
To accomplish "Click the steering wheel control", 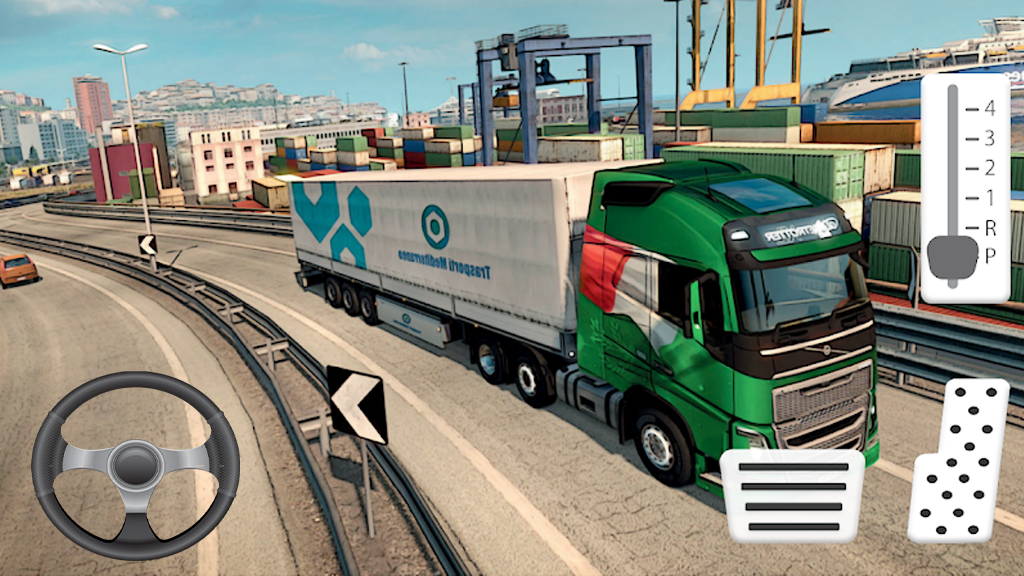I will pos(135,465).
